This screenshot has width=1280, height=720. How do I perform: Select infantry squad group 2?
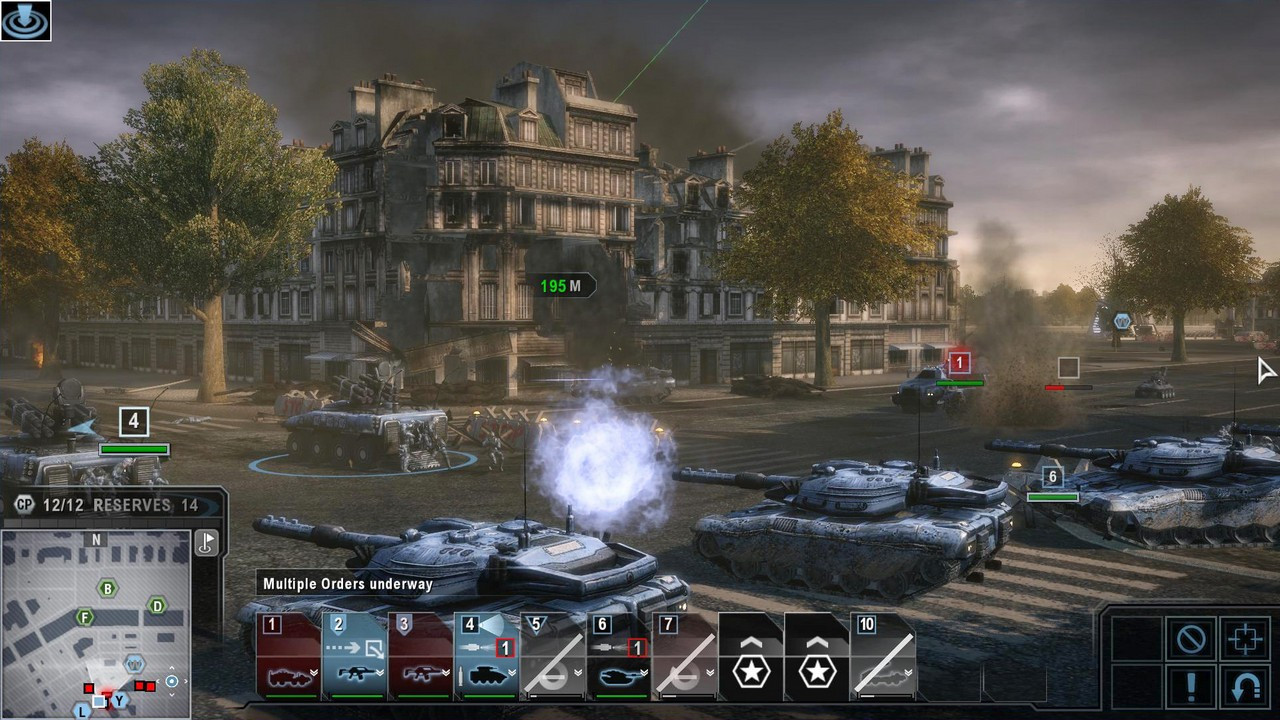354,655
